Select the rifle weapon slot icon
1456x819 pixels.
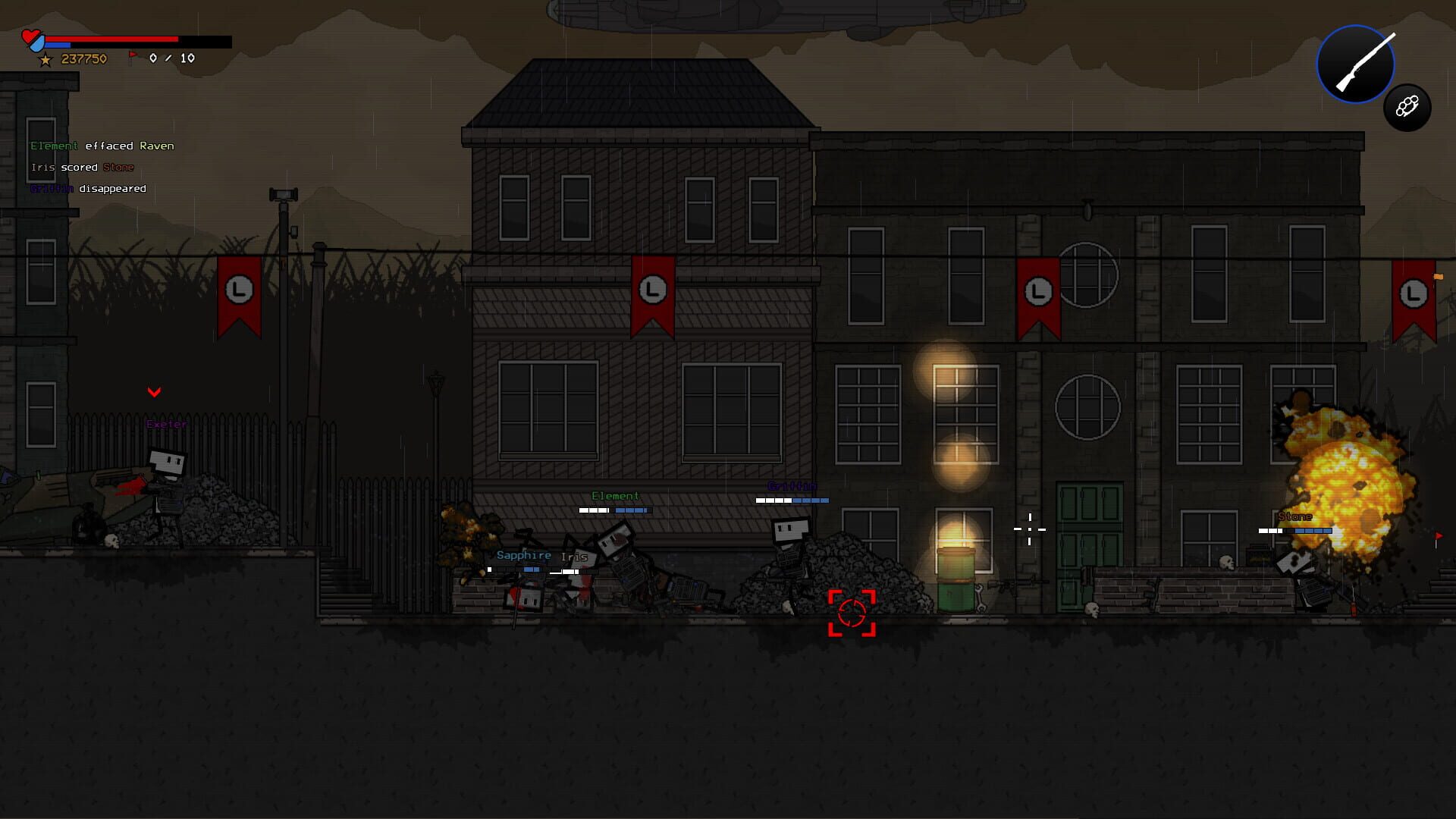pyautogui.click(x=1355, y=64)
